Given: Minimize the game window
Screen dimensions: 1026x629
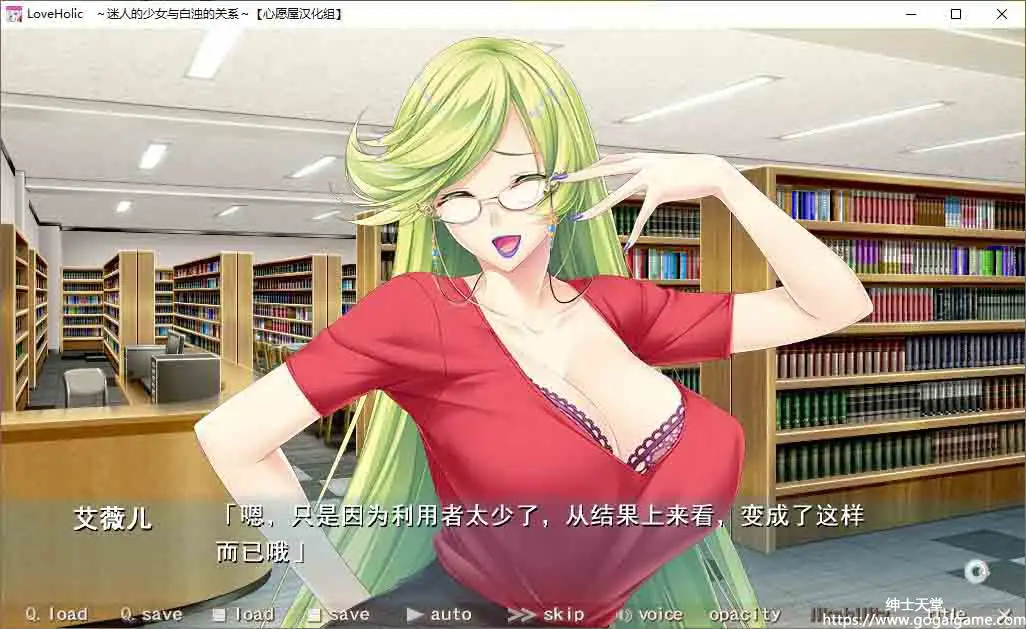Looking at the screenshot, I should coord(910,14).
